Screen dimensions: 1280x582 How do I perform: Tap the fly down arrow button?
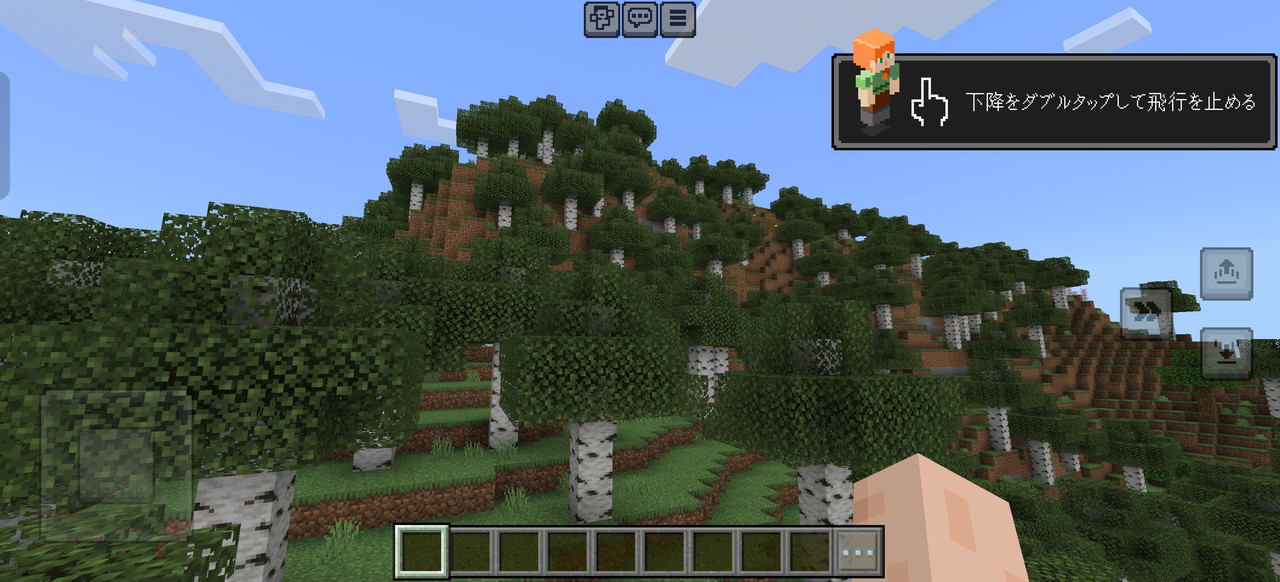point(1226,352)
